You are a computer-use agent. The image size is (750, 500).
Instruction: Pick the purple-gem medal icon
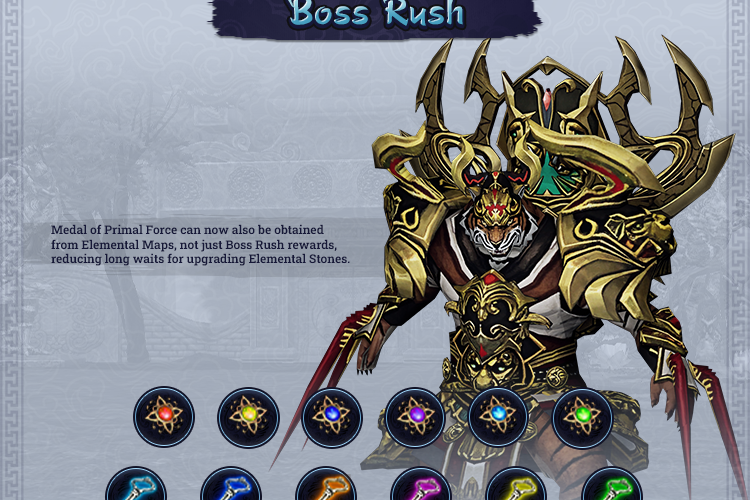(x=415, y=417)
